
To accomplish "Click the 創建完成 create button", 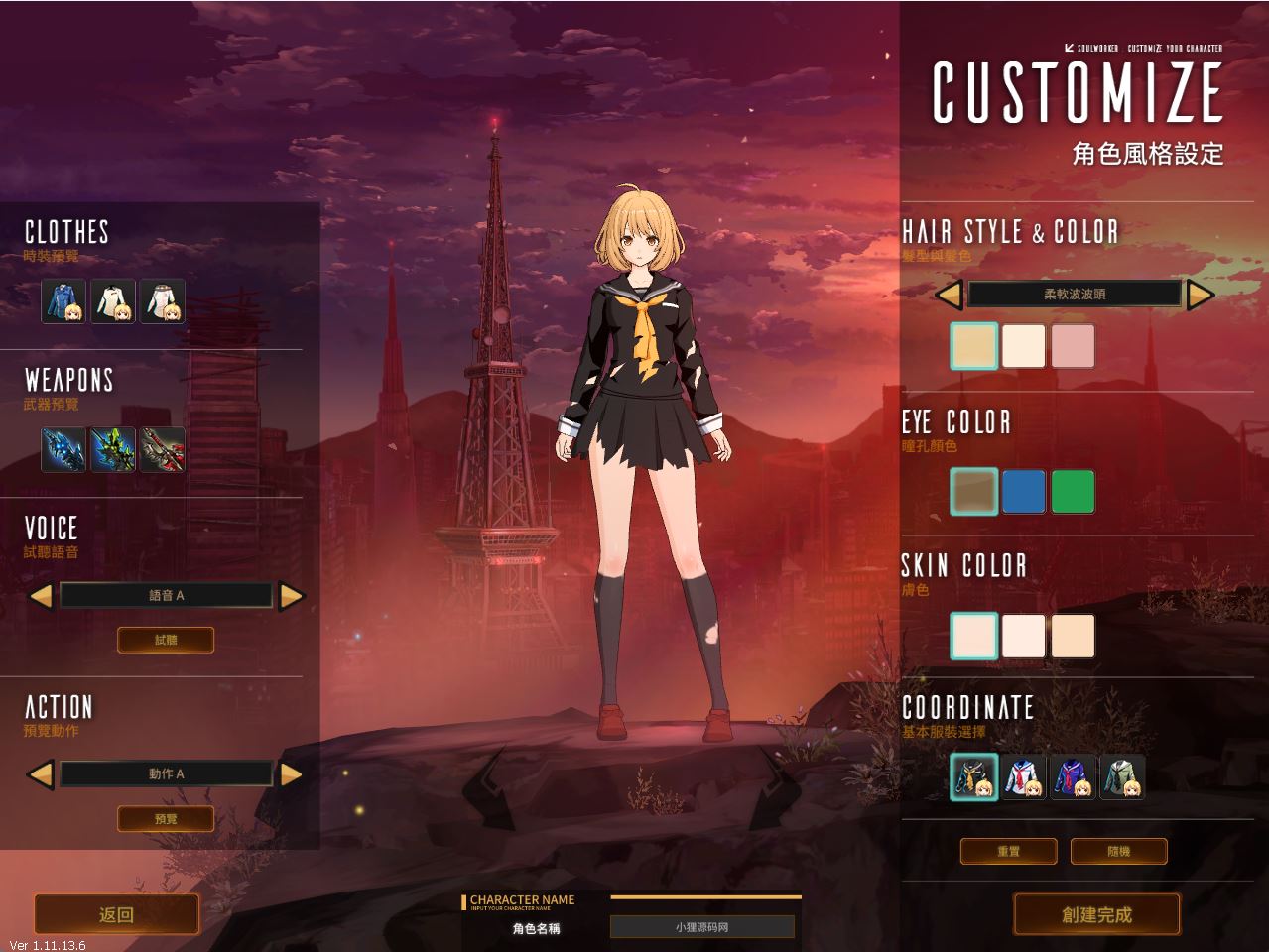I will (1096, 914).
